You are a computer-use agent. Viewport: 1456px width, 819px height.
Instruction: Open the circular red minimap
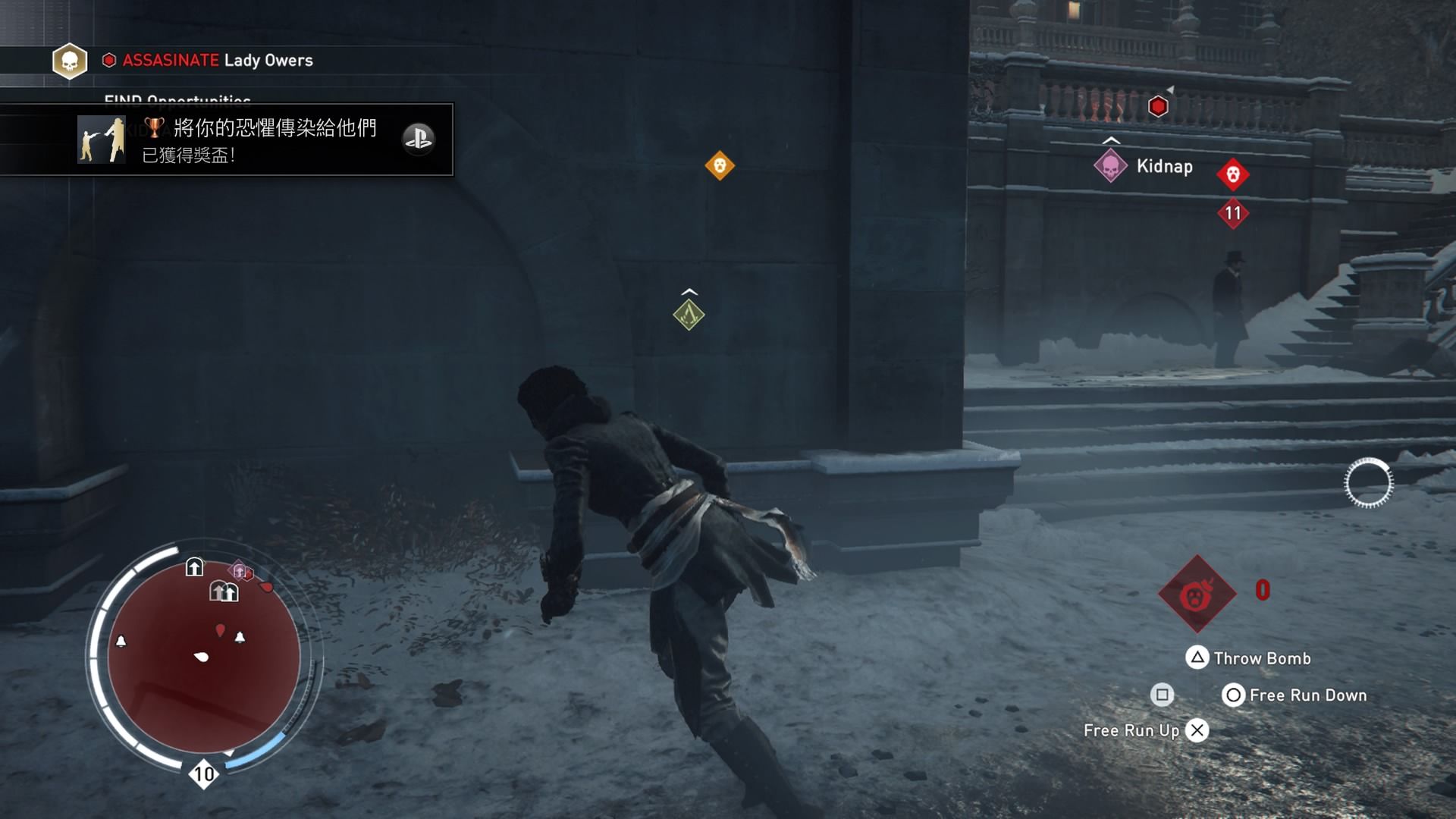point(203,656)
